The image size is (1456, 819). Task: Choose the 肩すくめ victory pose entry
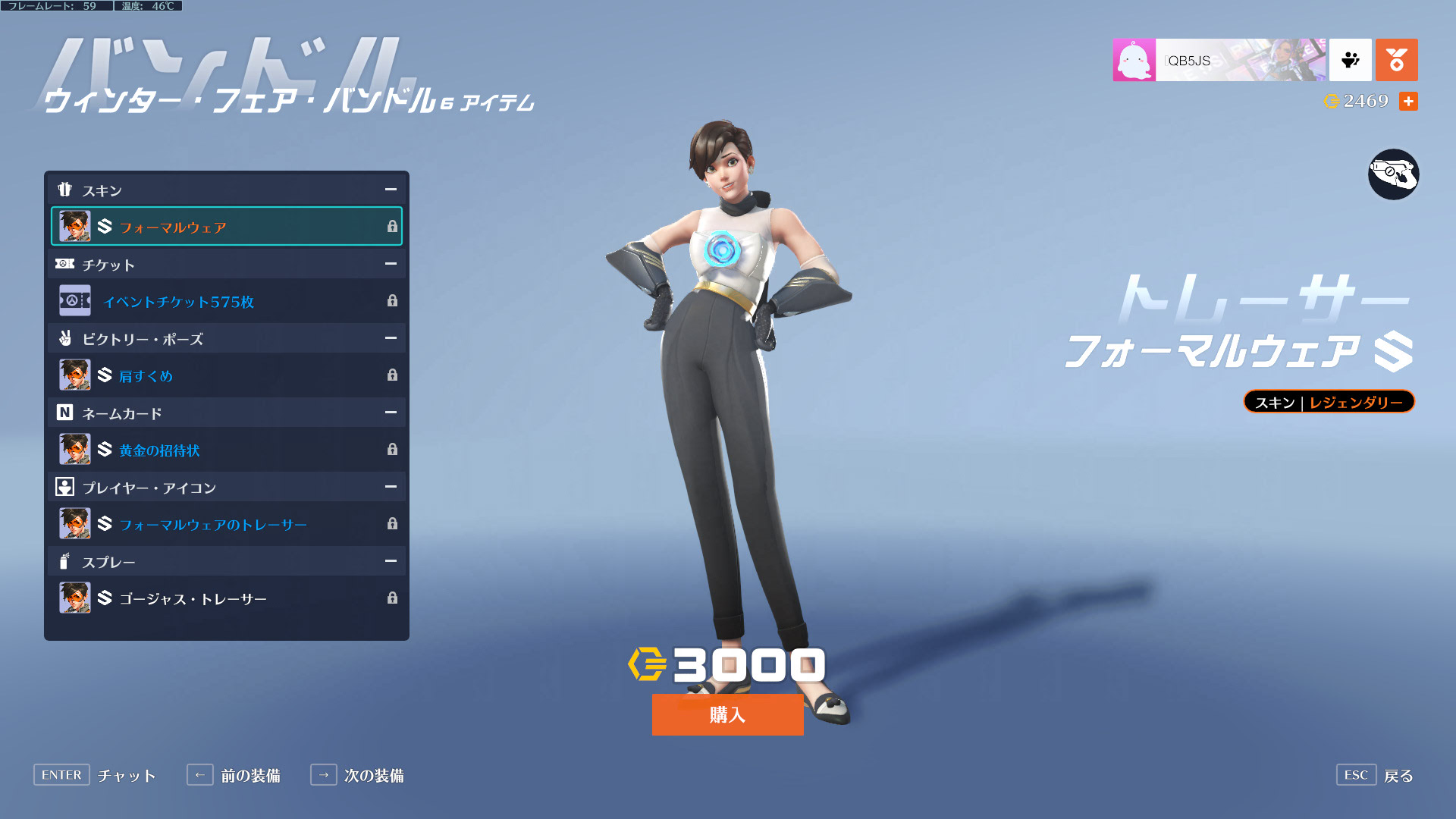[226, 375]
